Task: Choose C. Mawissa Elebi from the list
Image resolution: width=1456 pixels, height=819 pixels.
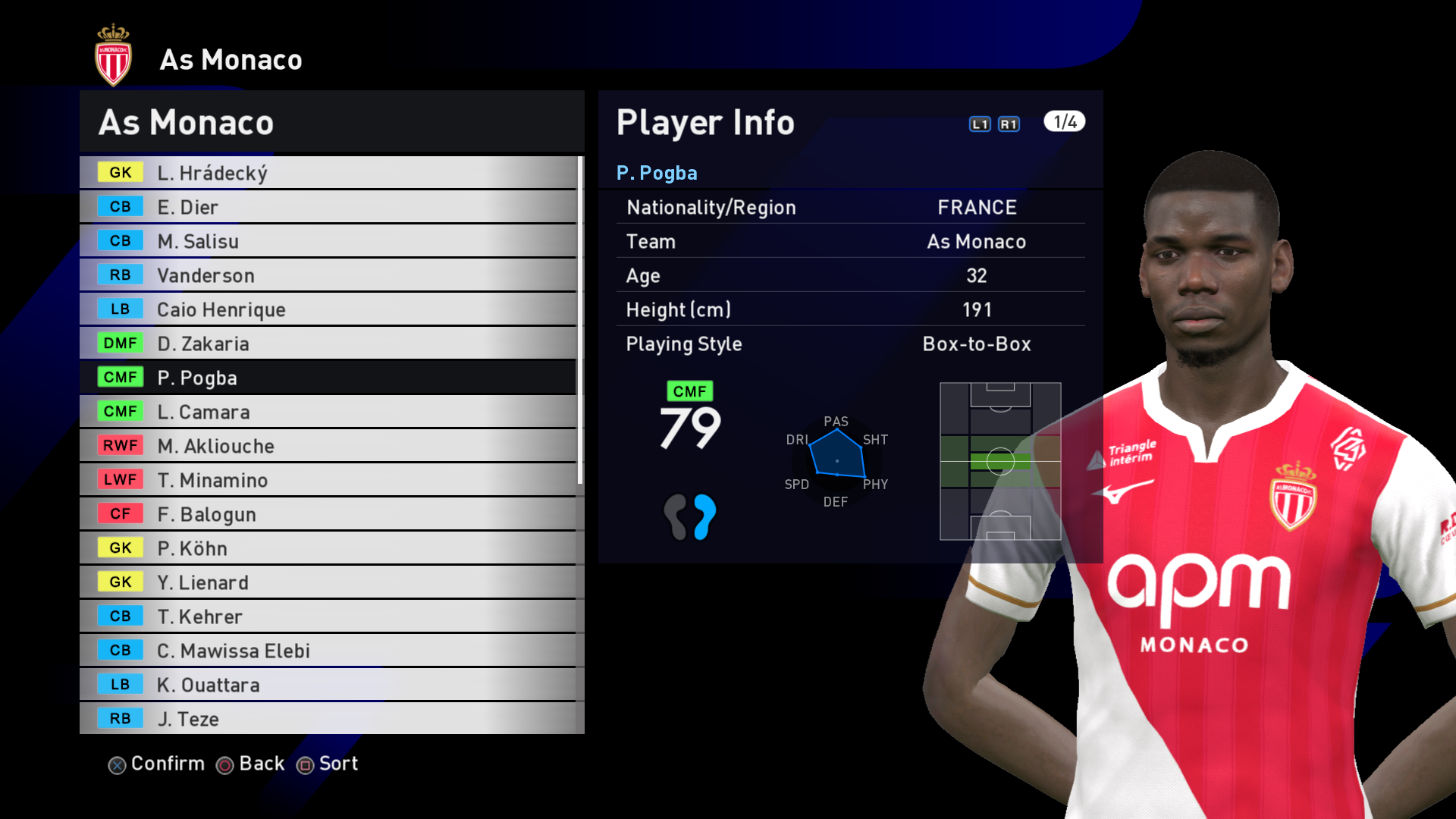Action: point(328,651)
